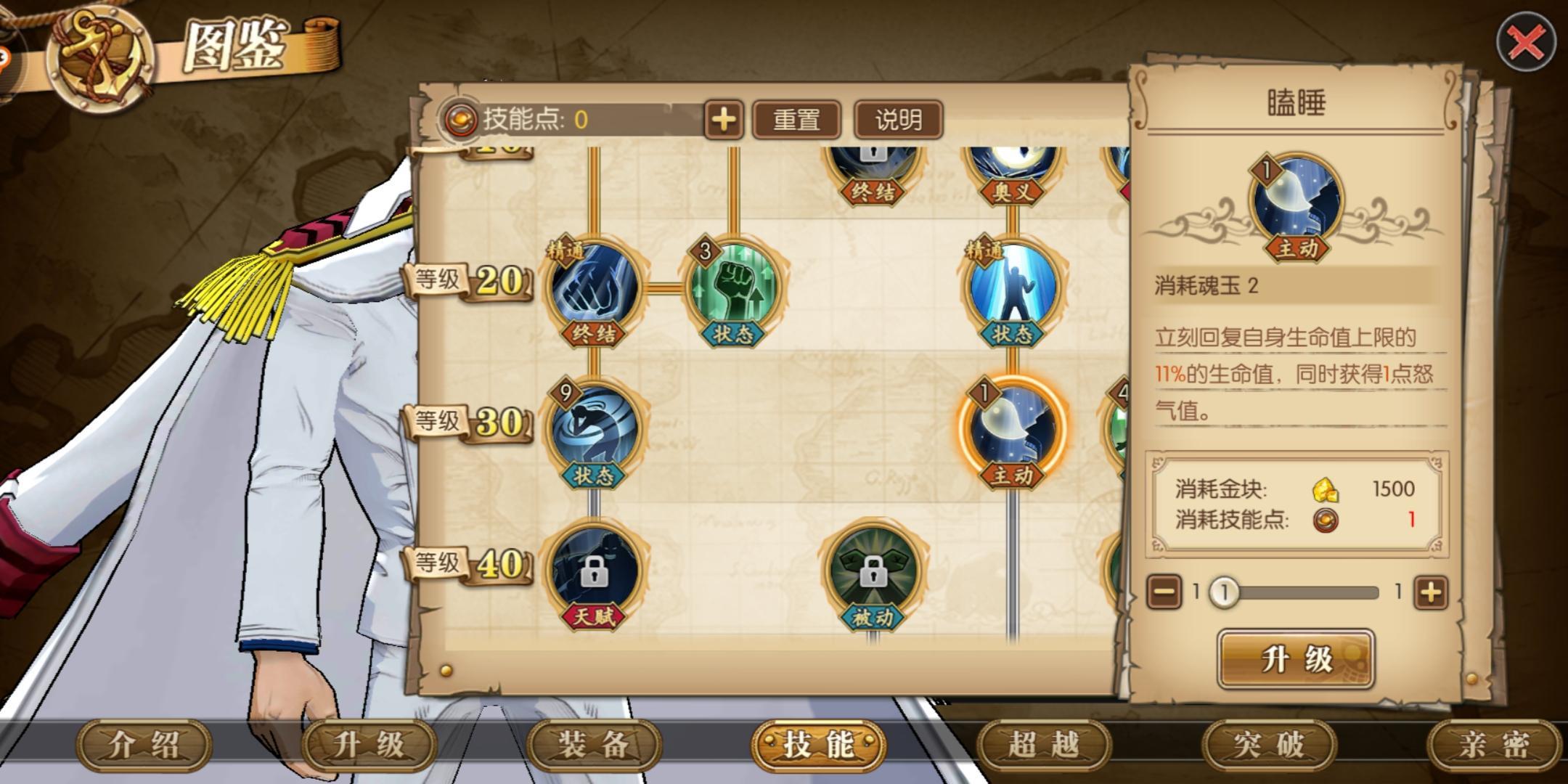Select the locked 被动 passive skill node
This screenshot has height=784, width=1568.
point(873,571)
